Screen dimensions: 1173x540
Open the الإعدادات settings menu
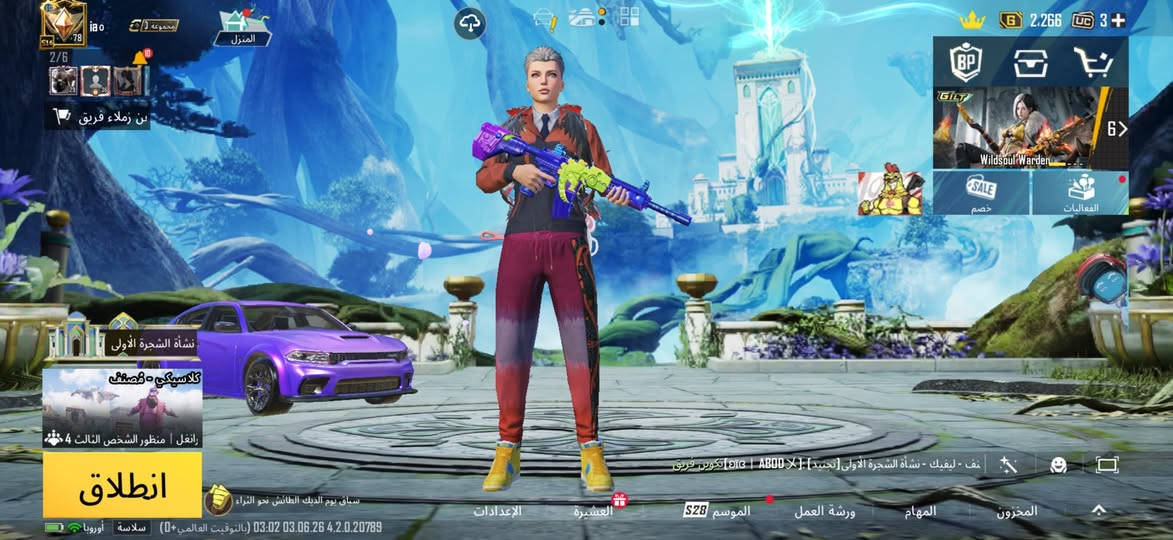click(497, 511)
